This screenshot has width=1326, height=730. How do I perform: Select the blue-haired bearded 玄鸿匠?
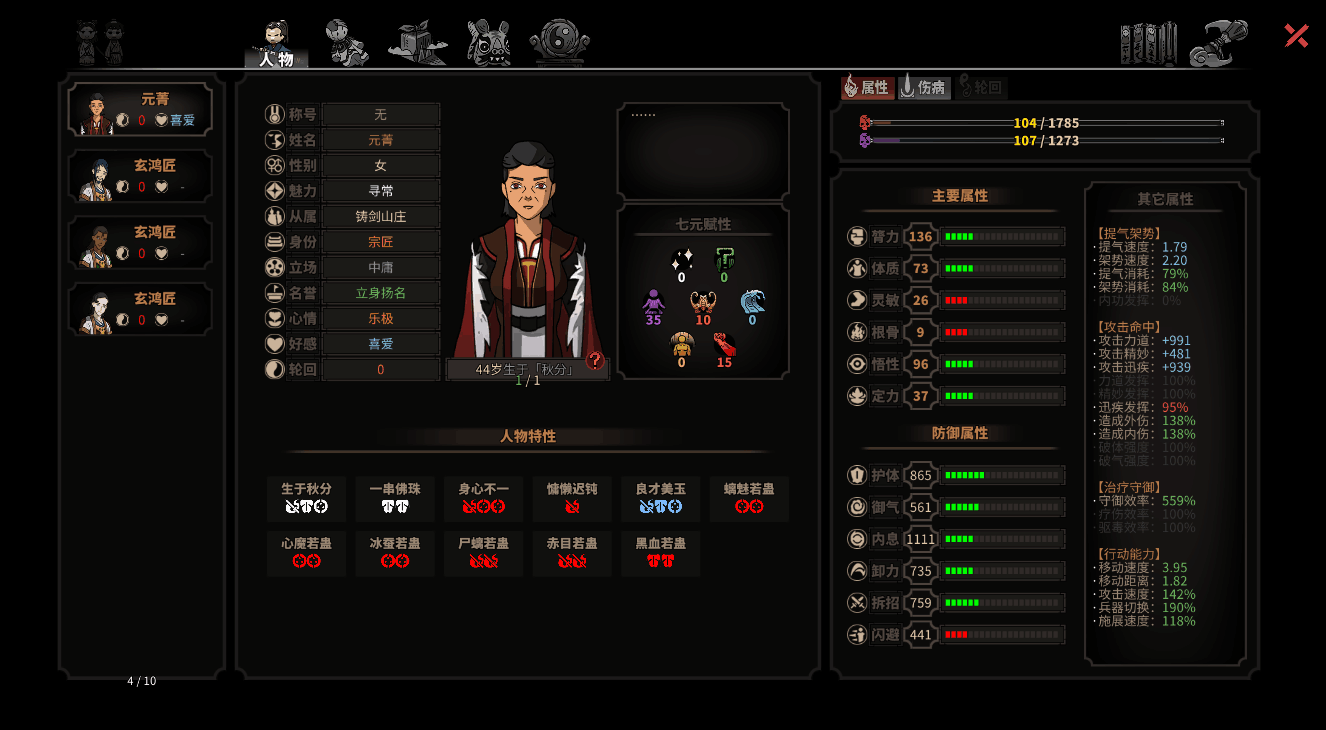pos(140,176)
